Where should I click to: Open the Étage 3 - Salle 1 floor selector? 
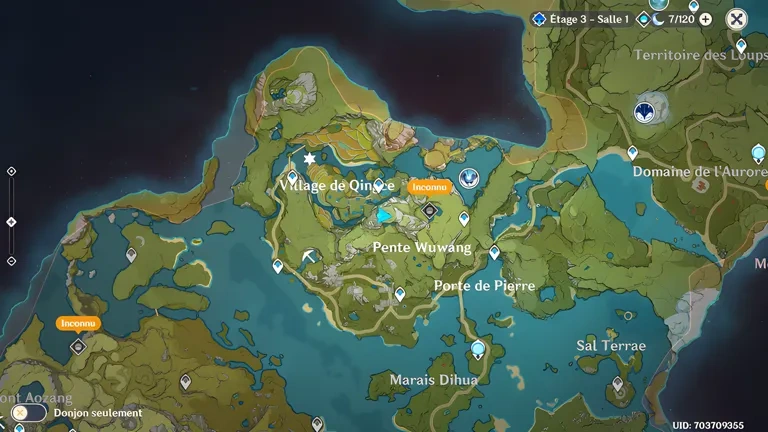click(581, 19)
